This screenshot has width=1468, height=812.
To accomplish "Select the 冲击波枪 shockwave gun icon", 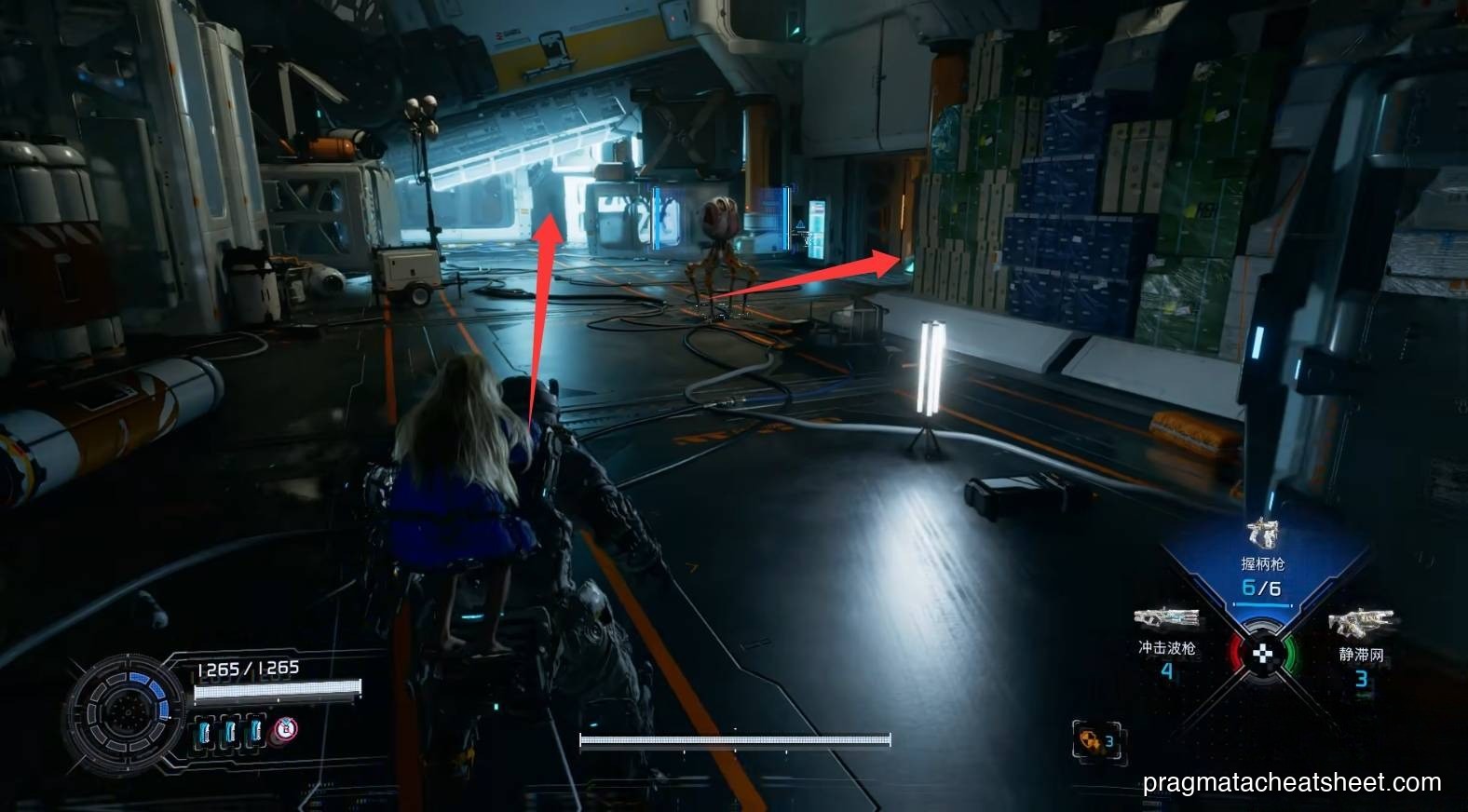I will [x=1165, y=616].
